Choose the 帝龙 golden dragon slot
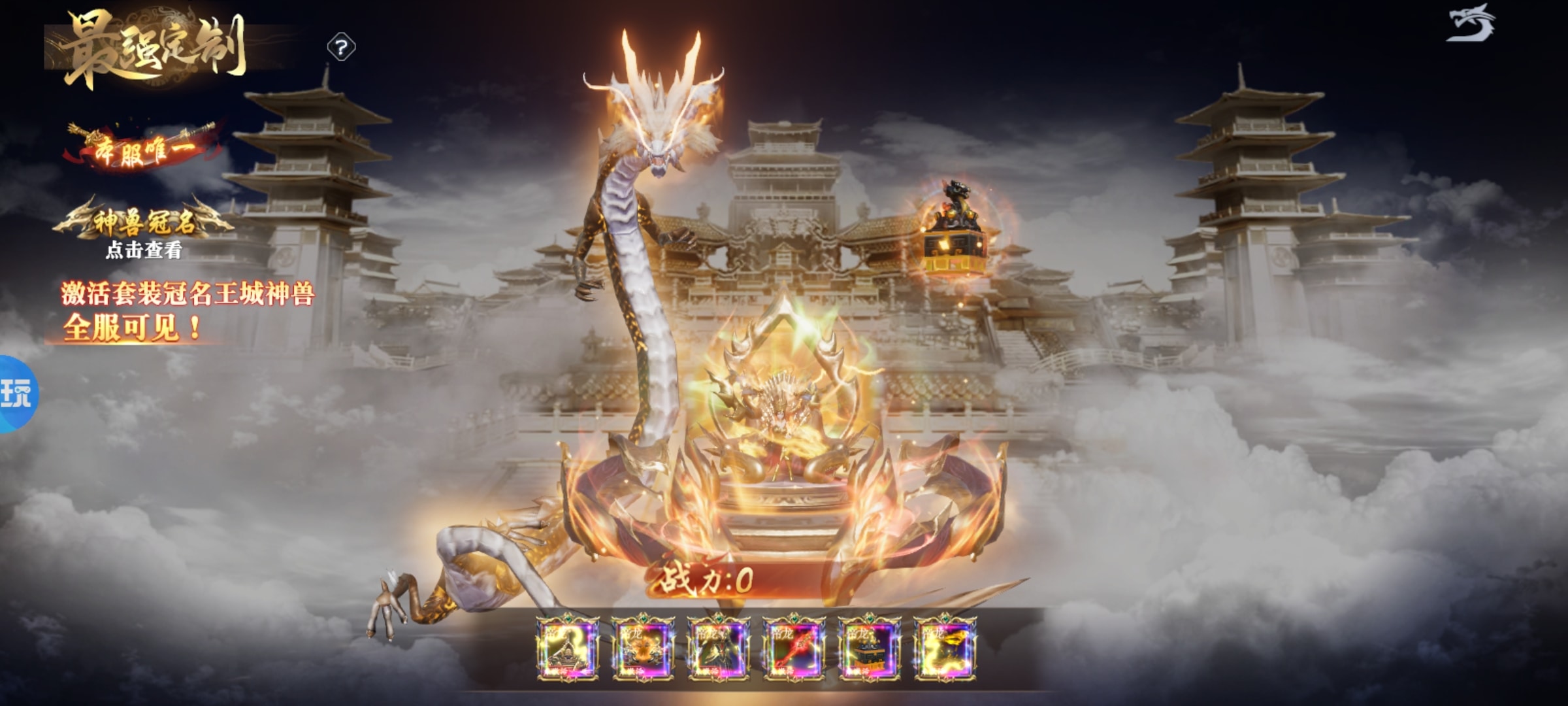The height and width of the screenshot is (706, 1568). click(945, 648)
